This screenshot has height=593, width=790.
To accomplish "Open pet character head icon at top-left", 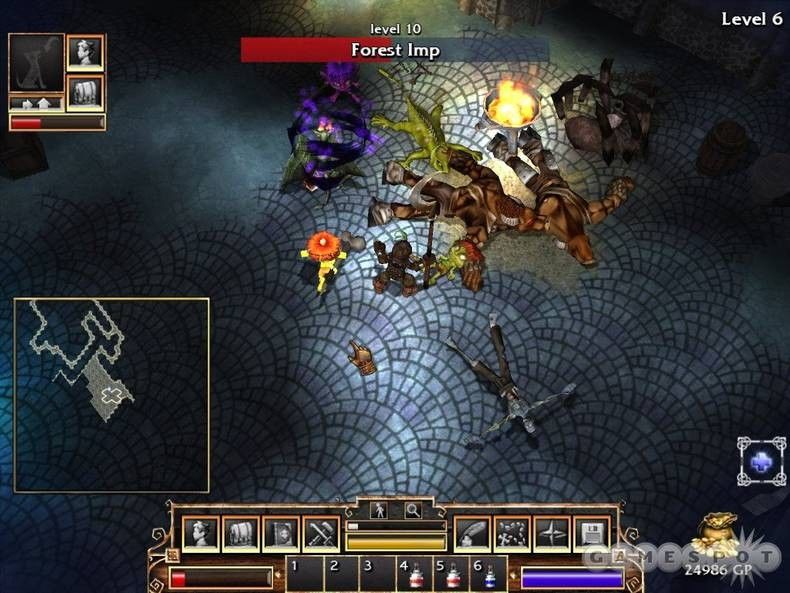I will pyautogui.click(x=85, y=52).
